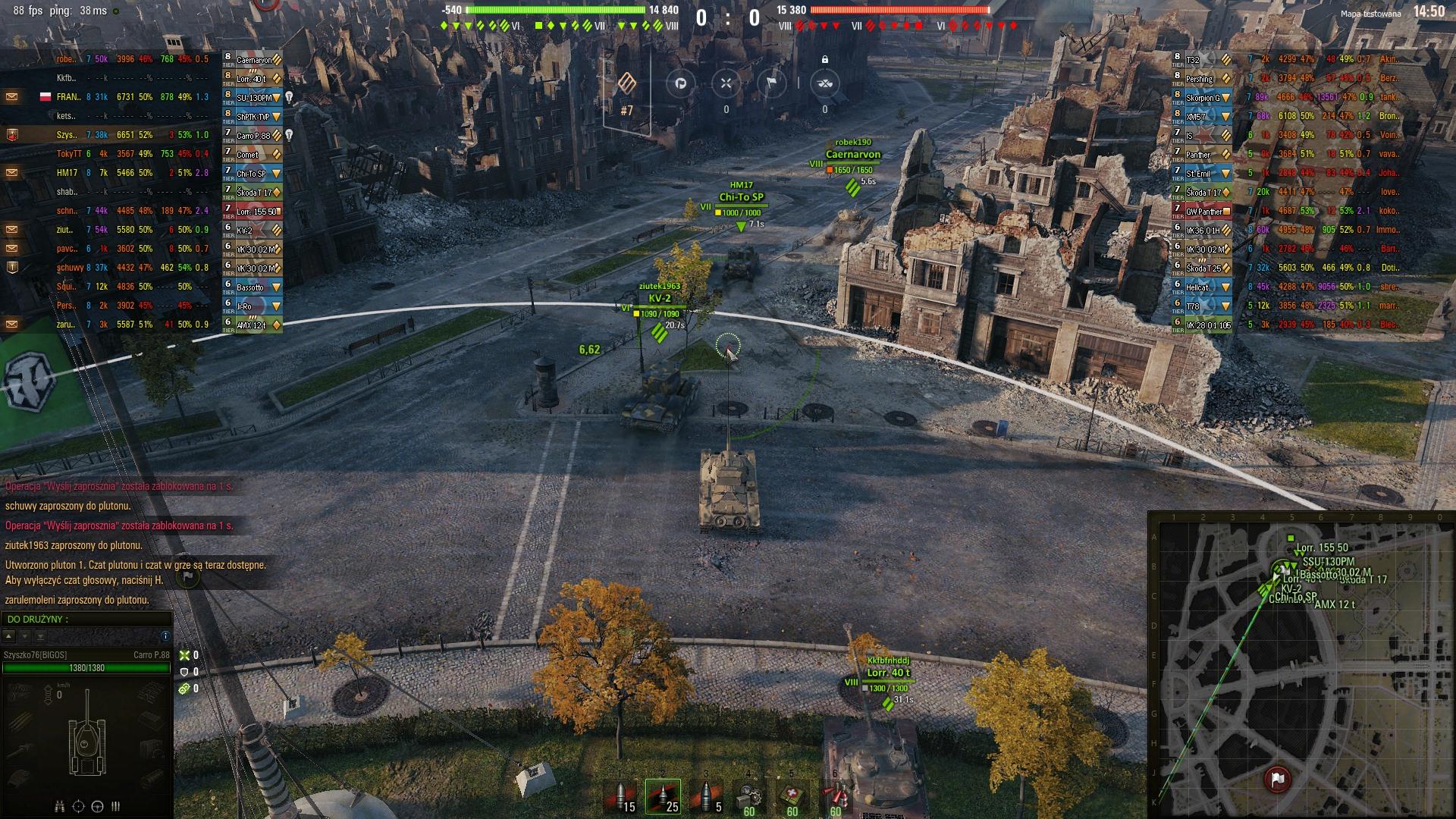The height and width of the screenshot is (819, 1456).
Task: Use the fire extinguisher in slot 6
Action: pyautogui.click(x=835, y=795)
